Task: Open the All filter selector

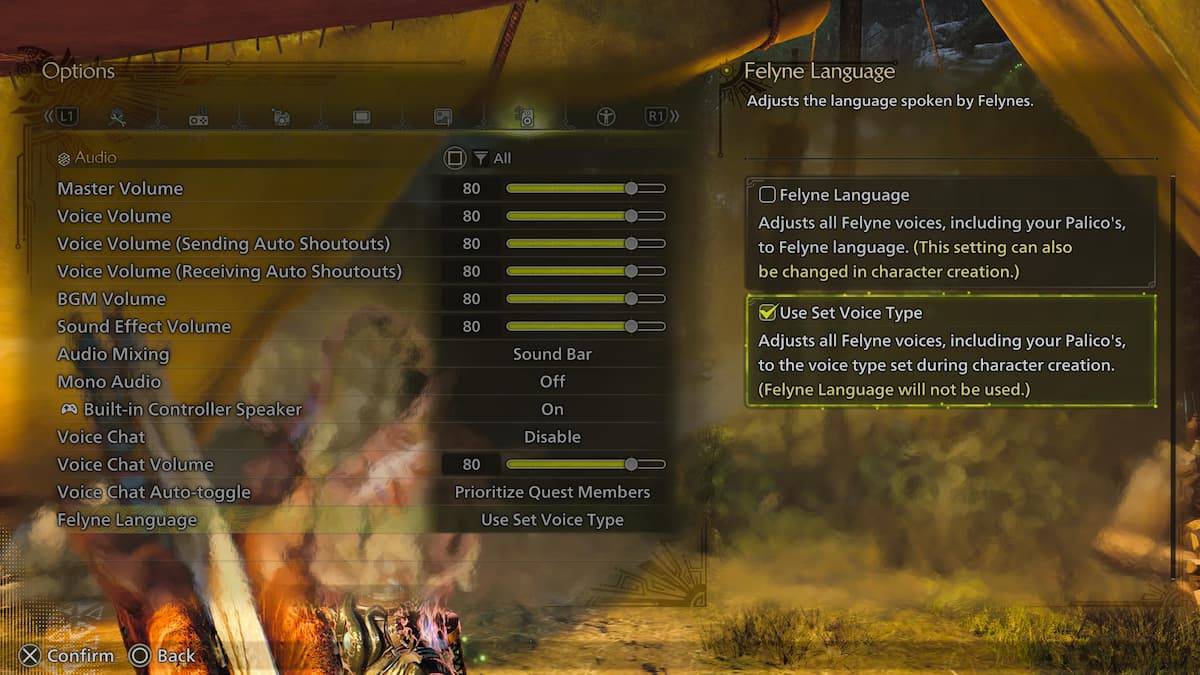Action: coord(492,158)
